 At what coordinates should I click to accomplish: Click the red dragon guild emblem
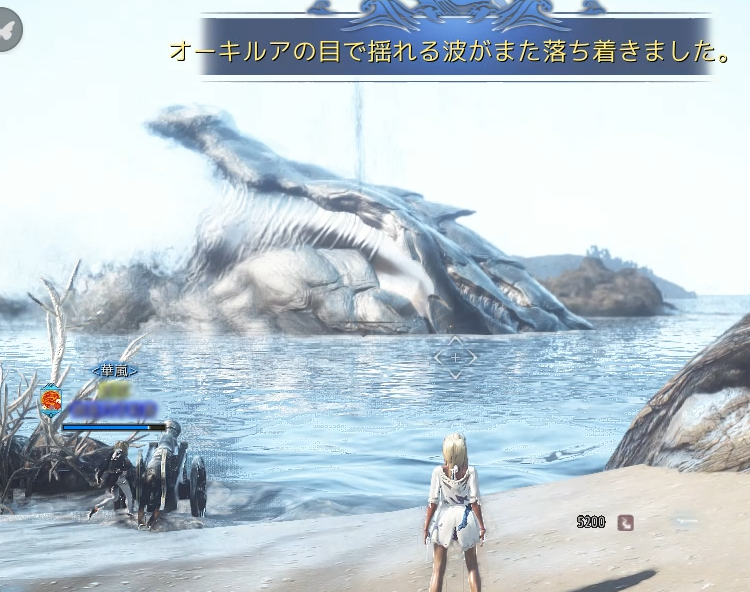(50, 402)
